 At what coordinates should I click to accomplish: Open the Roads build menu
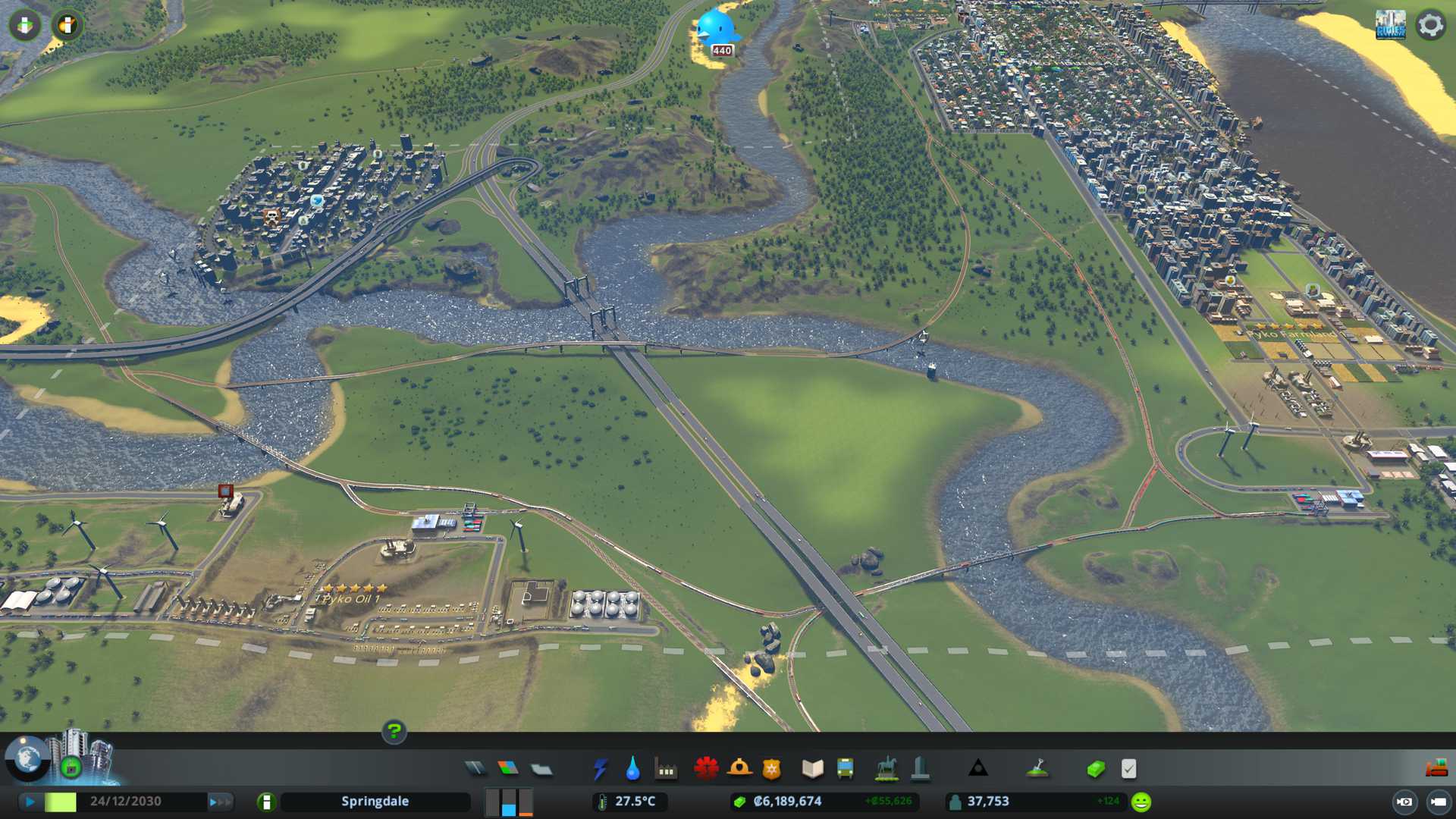click(475, 769)
